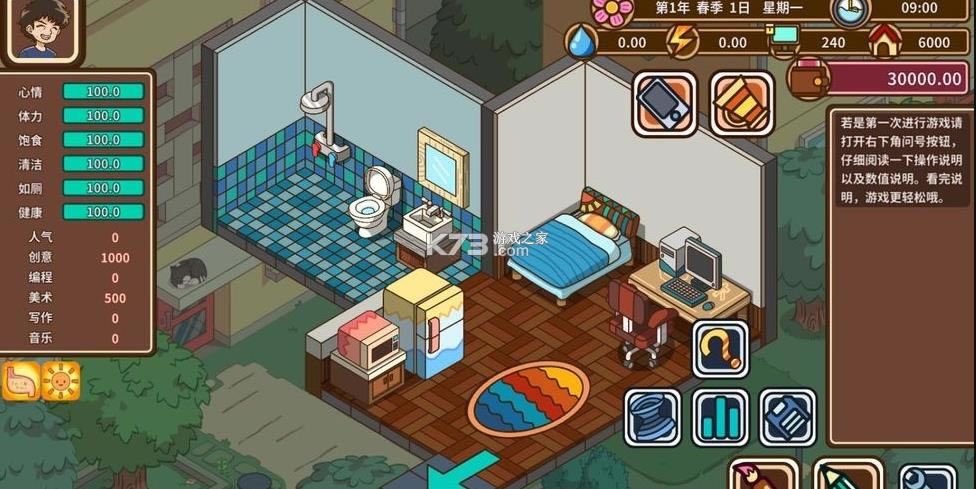Click the red house rent icon

885,42
